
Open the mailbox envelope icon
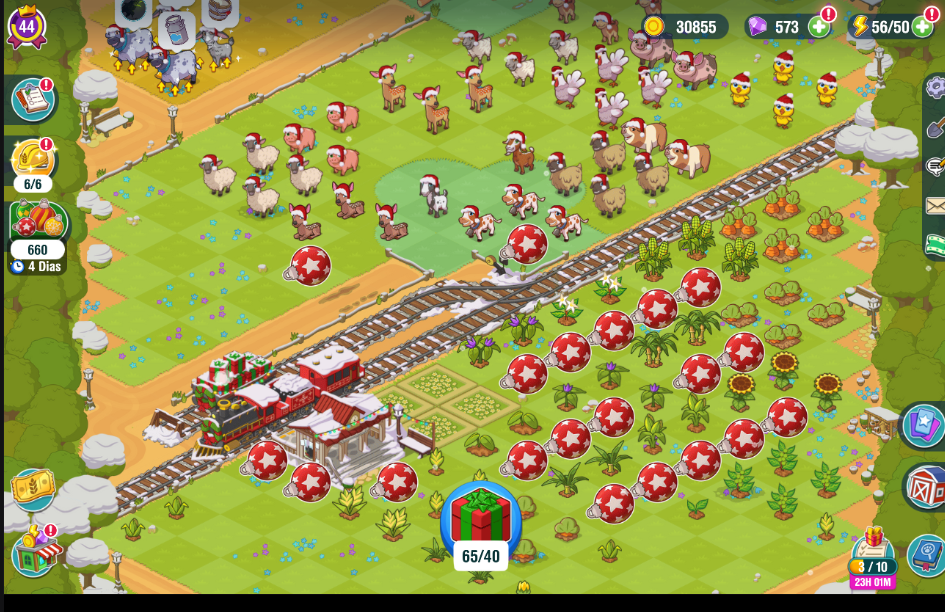coord(936,206)
